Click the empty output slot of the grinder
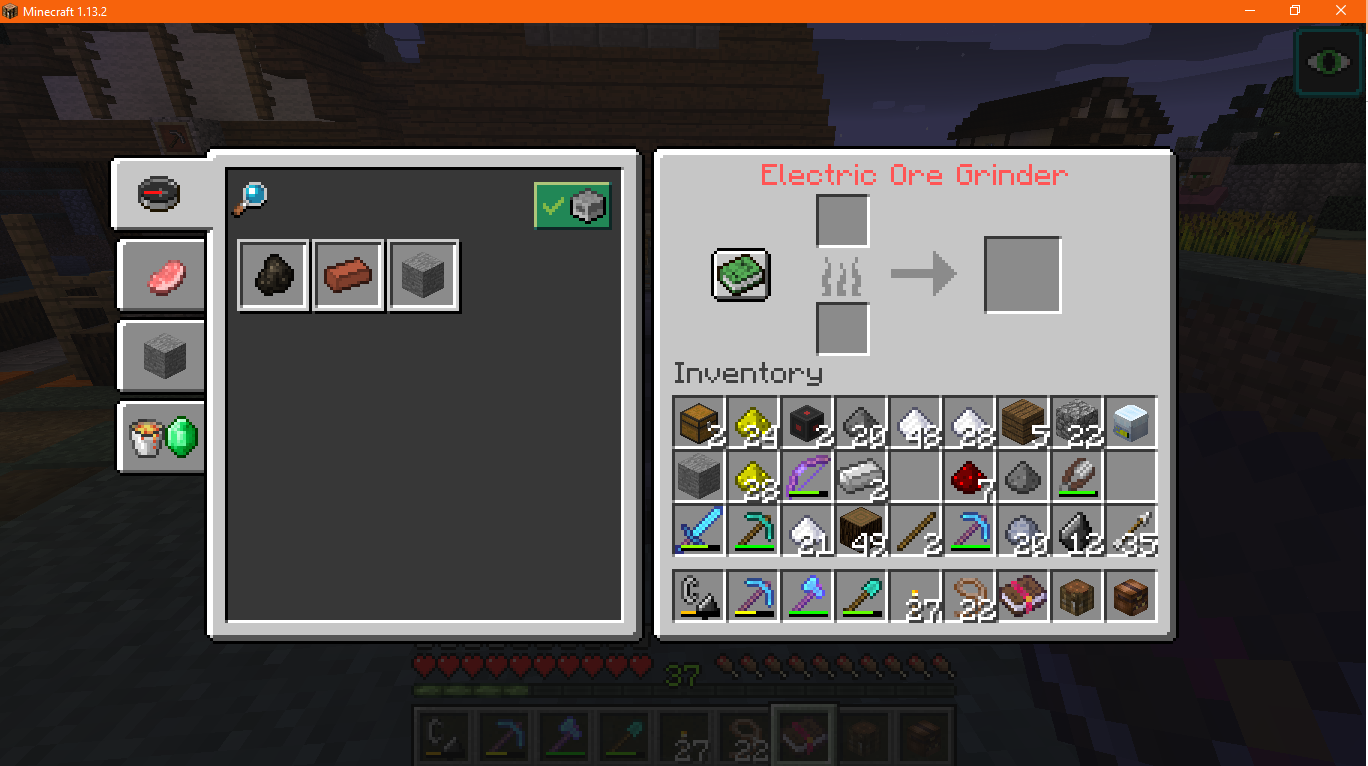The width and height of the screenshot is (1368, 766). 1022,274
